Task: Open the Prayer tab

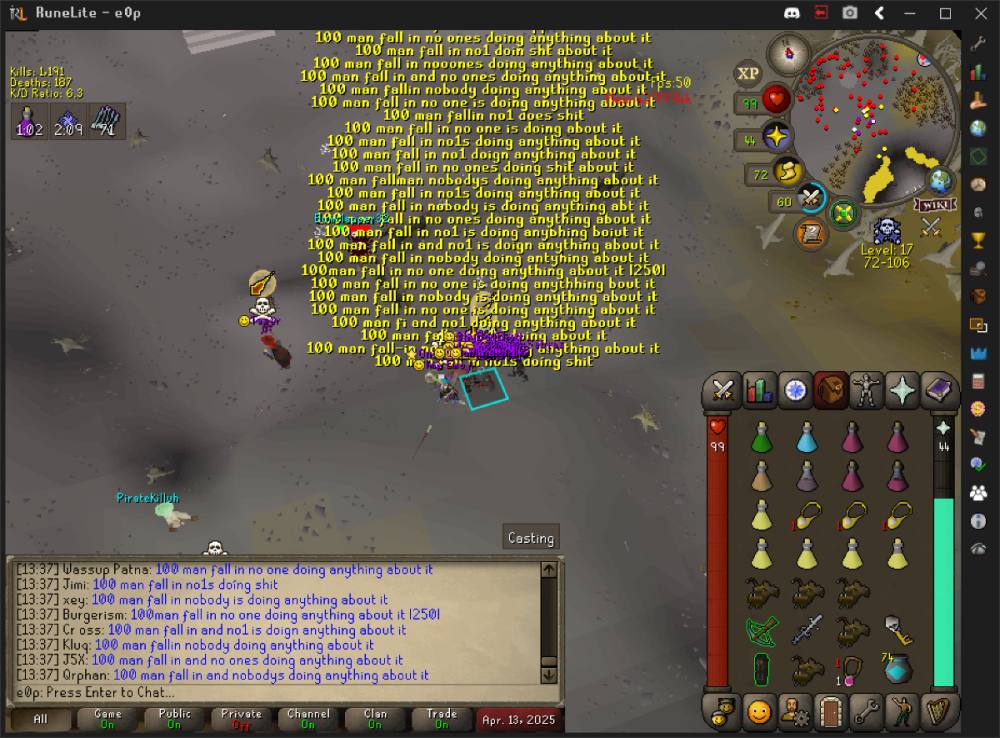Action: 903,390
